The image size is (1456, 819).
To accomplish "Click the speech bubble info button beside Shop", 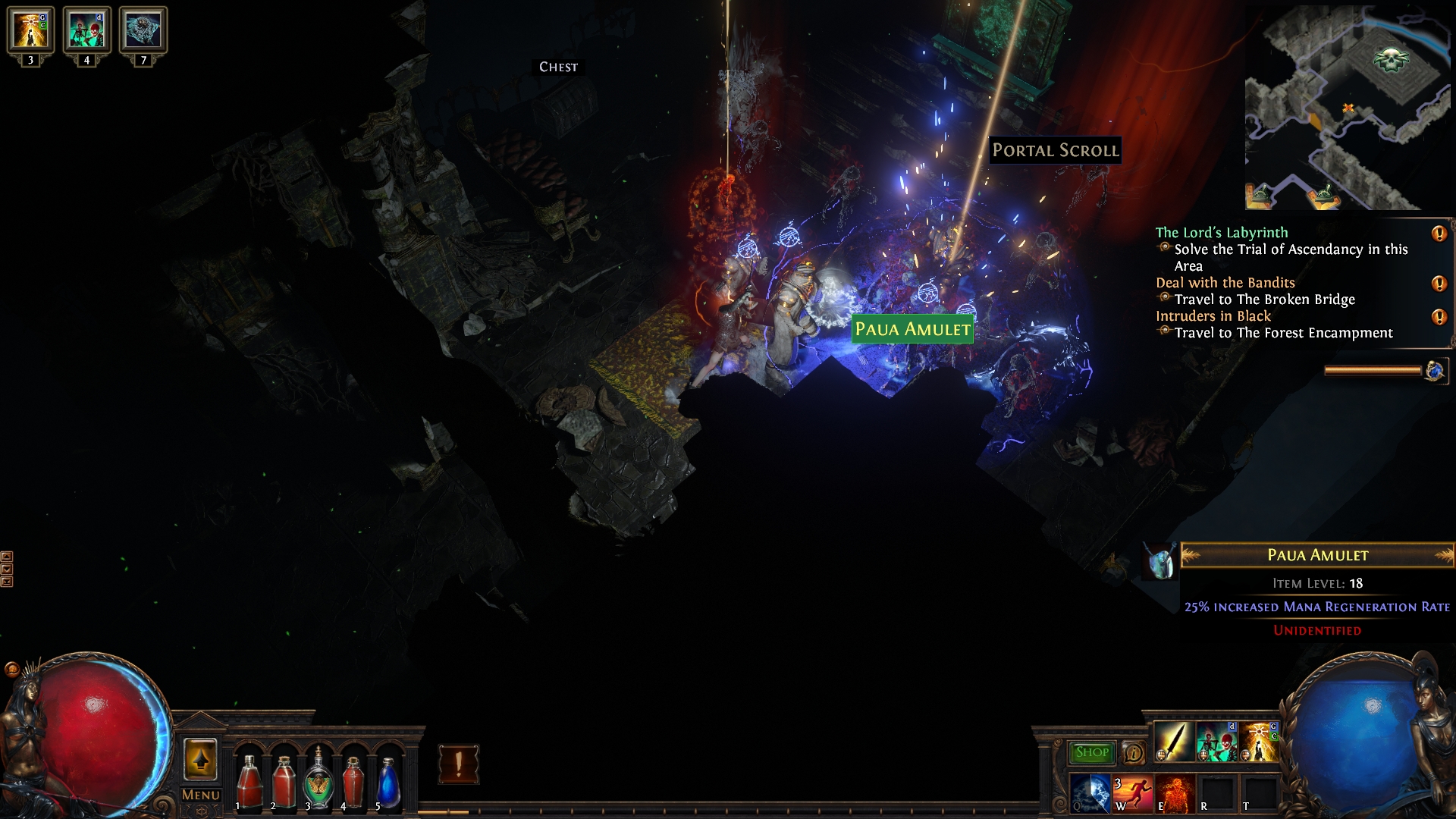I will click(1134, 752).
